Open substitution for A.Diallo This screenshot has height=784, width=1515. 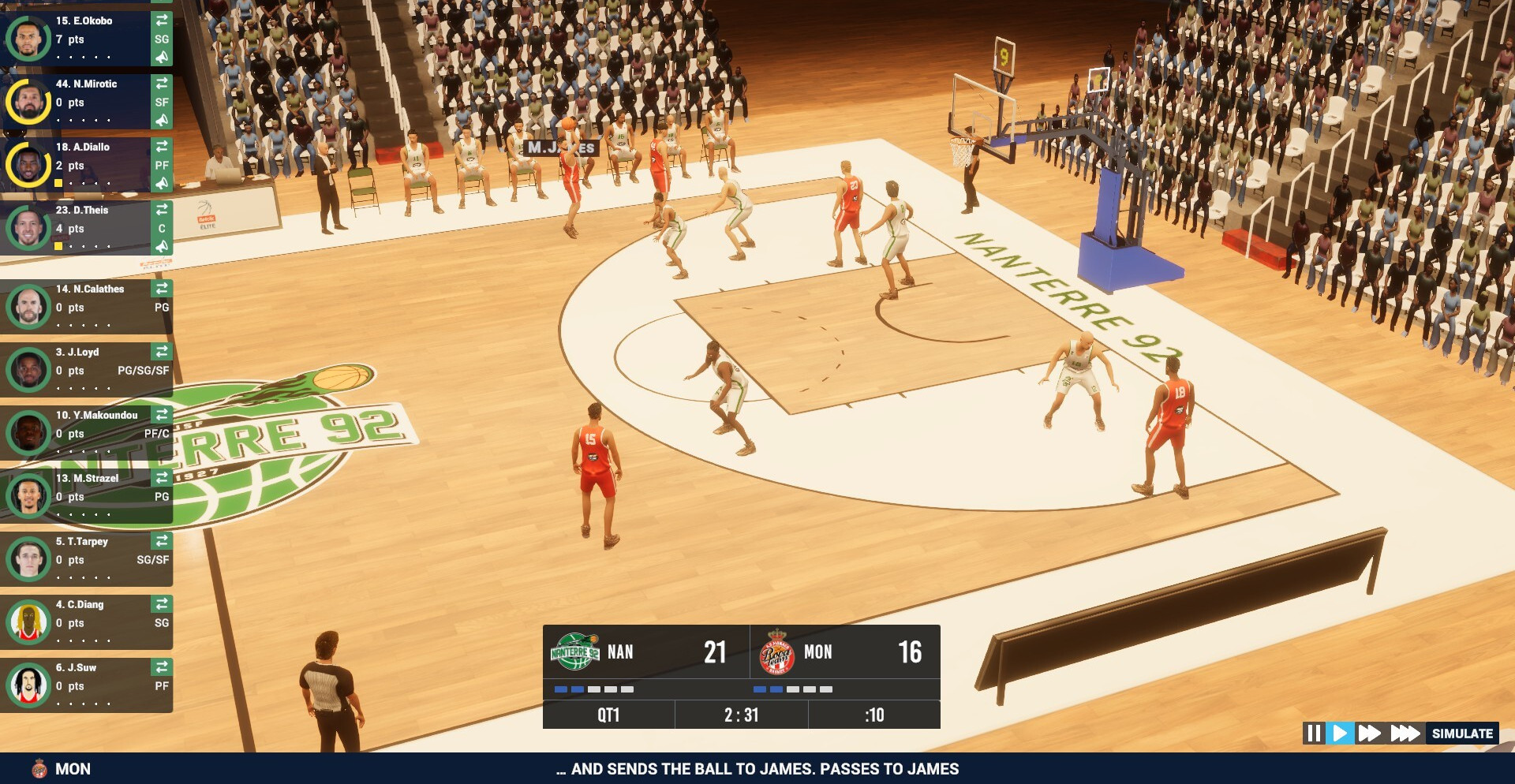(162, 146)
